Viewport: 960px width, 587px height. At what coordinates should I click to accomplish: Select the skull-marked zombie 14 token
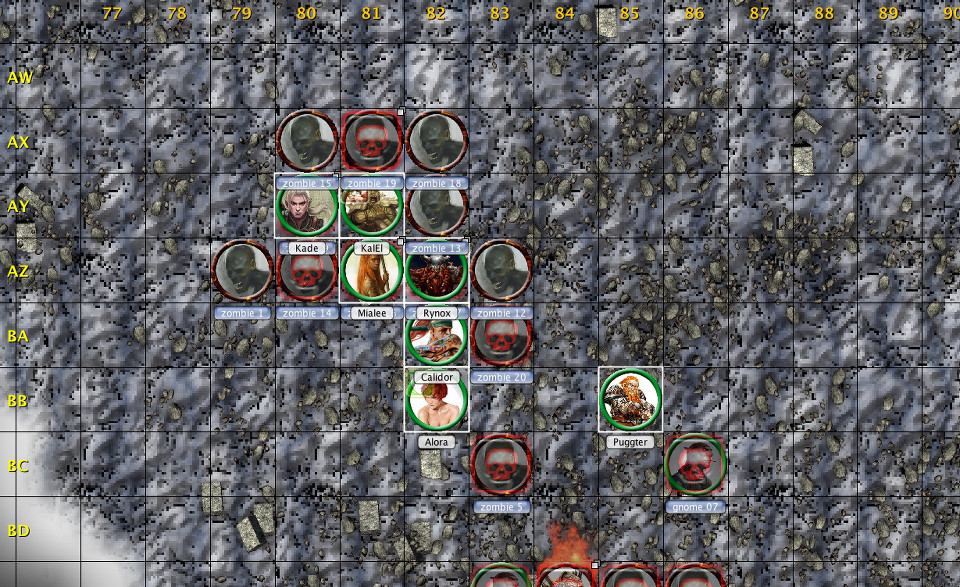click(x=307, y=271)
